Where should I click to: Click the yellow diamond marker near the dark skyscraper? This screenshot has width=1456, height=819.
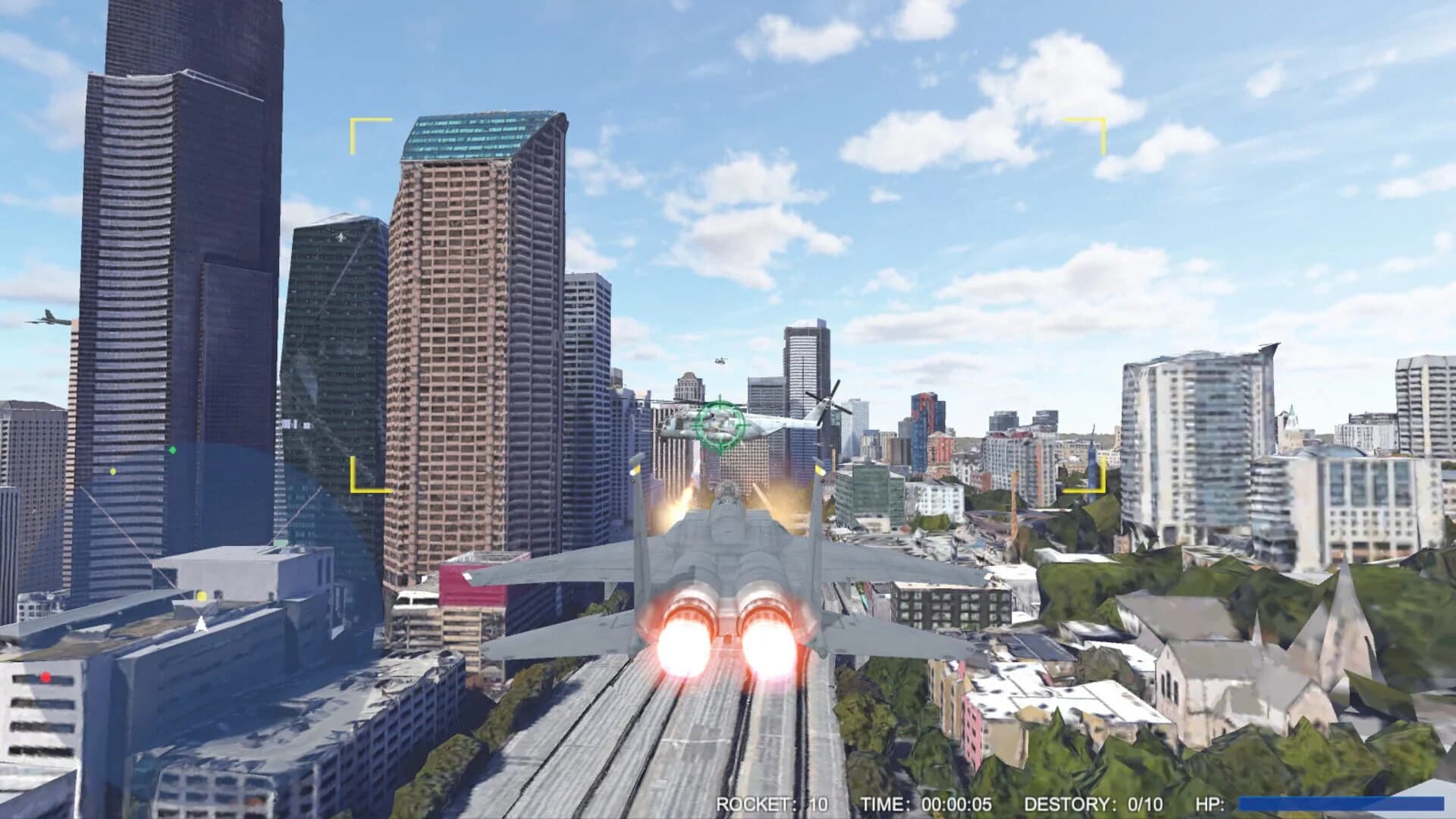[x=112, y=472]
